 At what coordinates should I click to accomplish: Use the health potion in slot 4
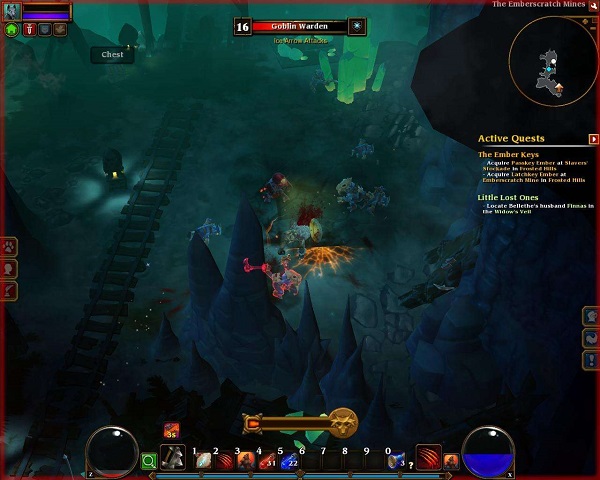[267, 460]
